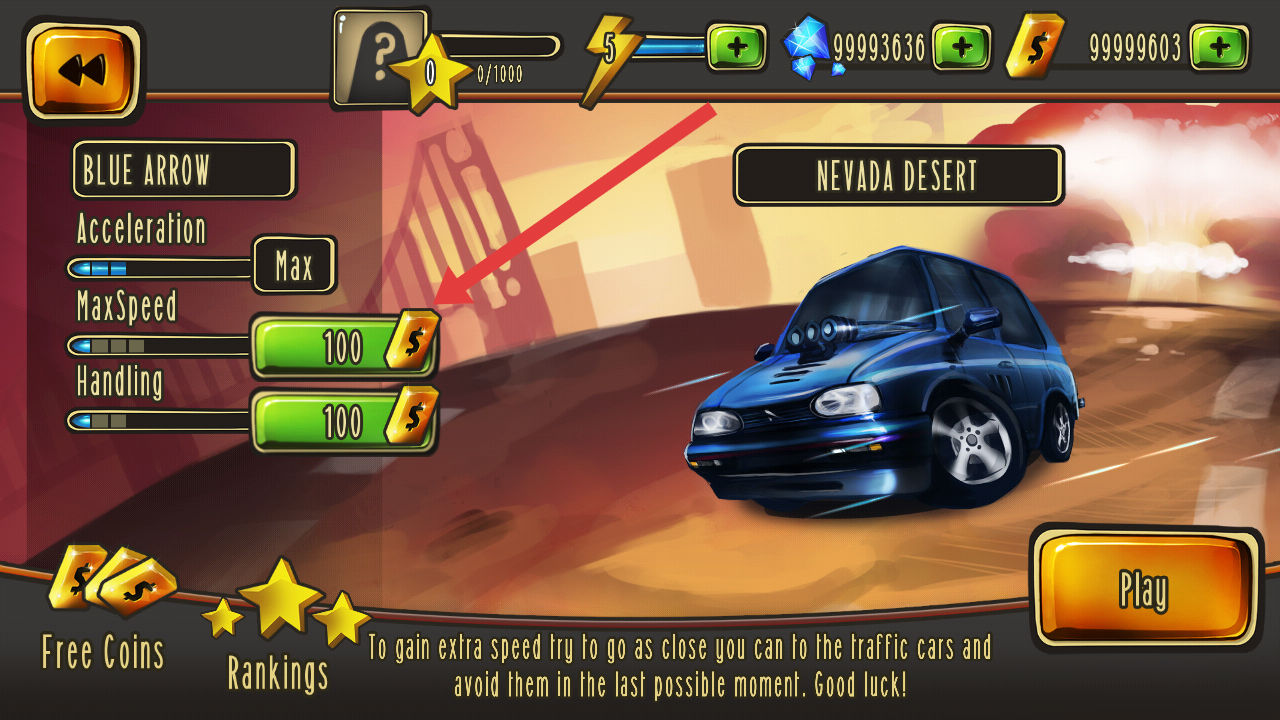This screenshot has height=720, width=1280.
Task: Click the Nevada Desert track label
Action: click(x=897, y=176)
